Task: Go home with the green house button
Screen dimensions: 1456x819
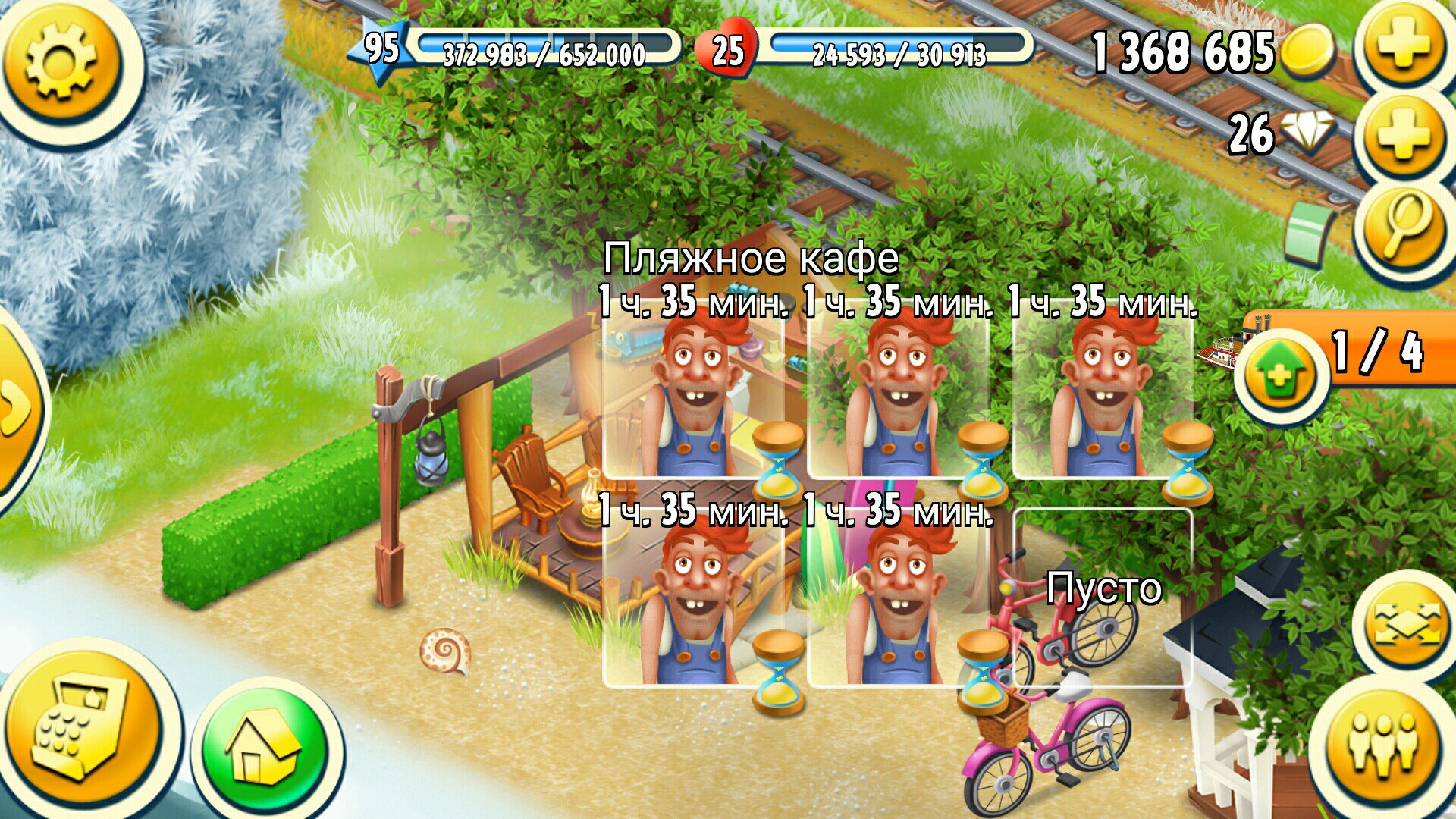Action: tap(265, 747)
